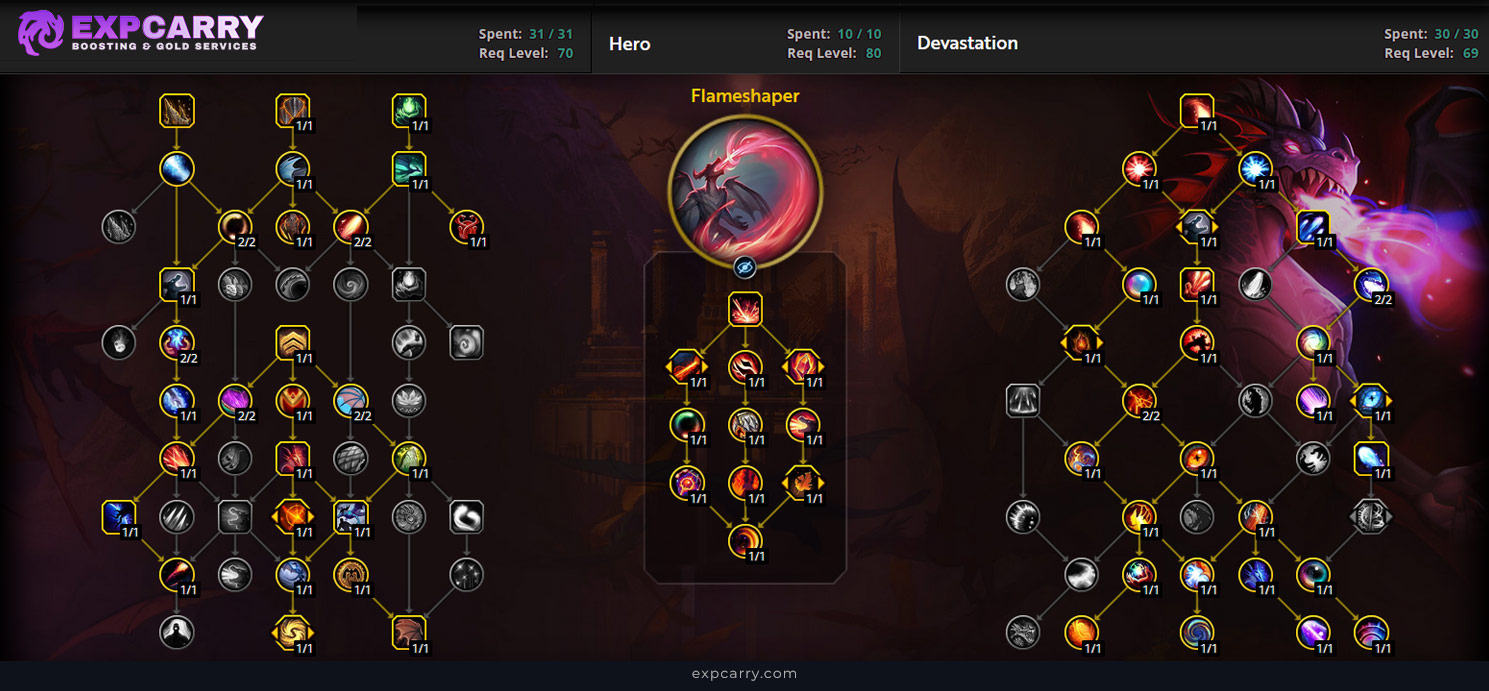Image resolution: width=1489 pixels, height=691 pixels.
Task: Select the grey lotus flower talent
Action: click(409, 401)
